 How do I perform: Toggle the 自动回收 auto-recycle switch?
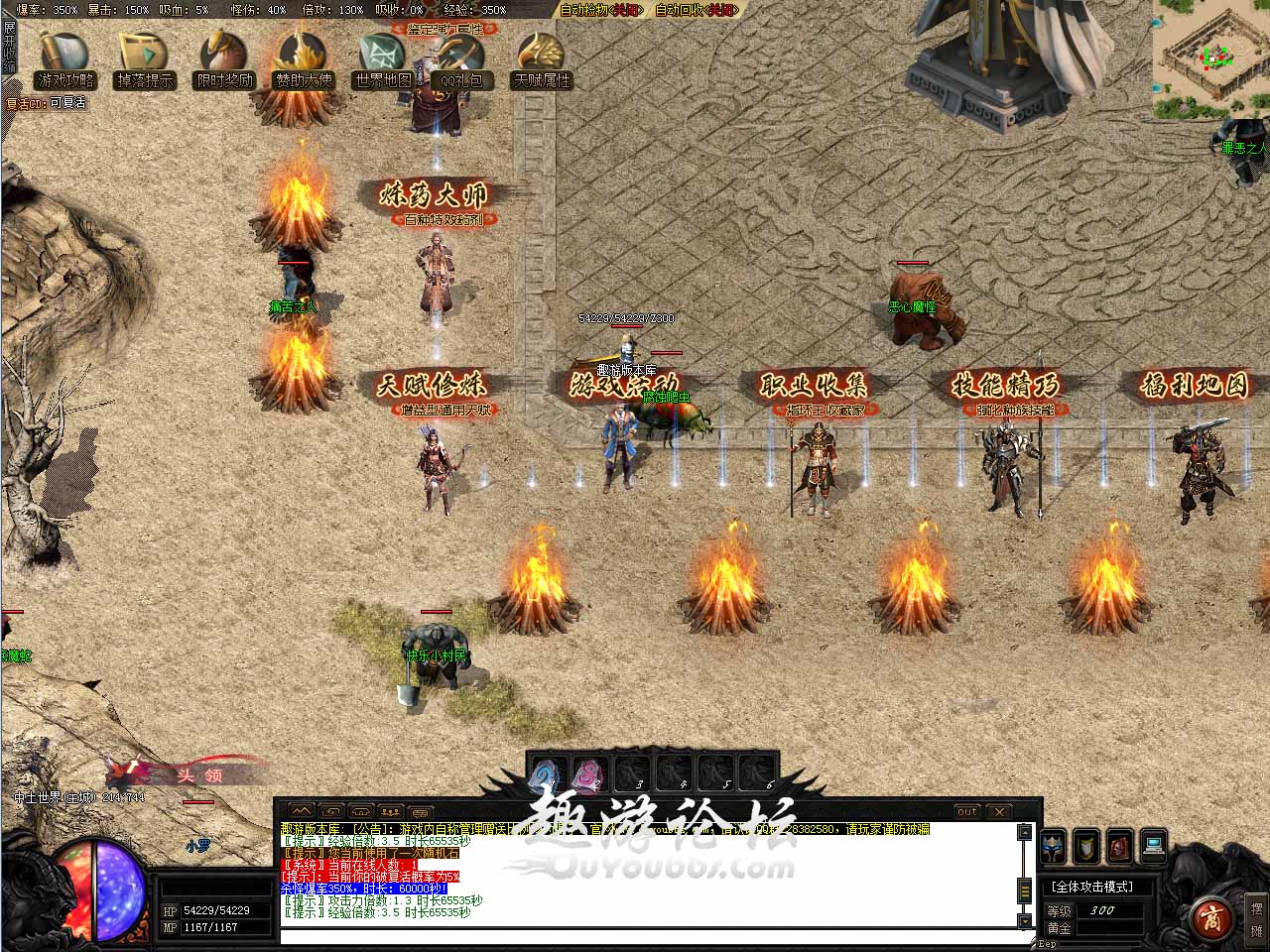click(697, 10)
